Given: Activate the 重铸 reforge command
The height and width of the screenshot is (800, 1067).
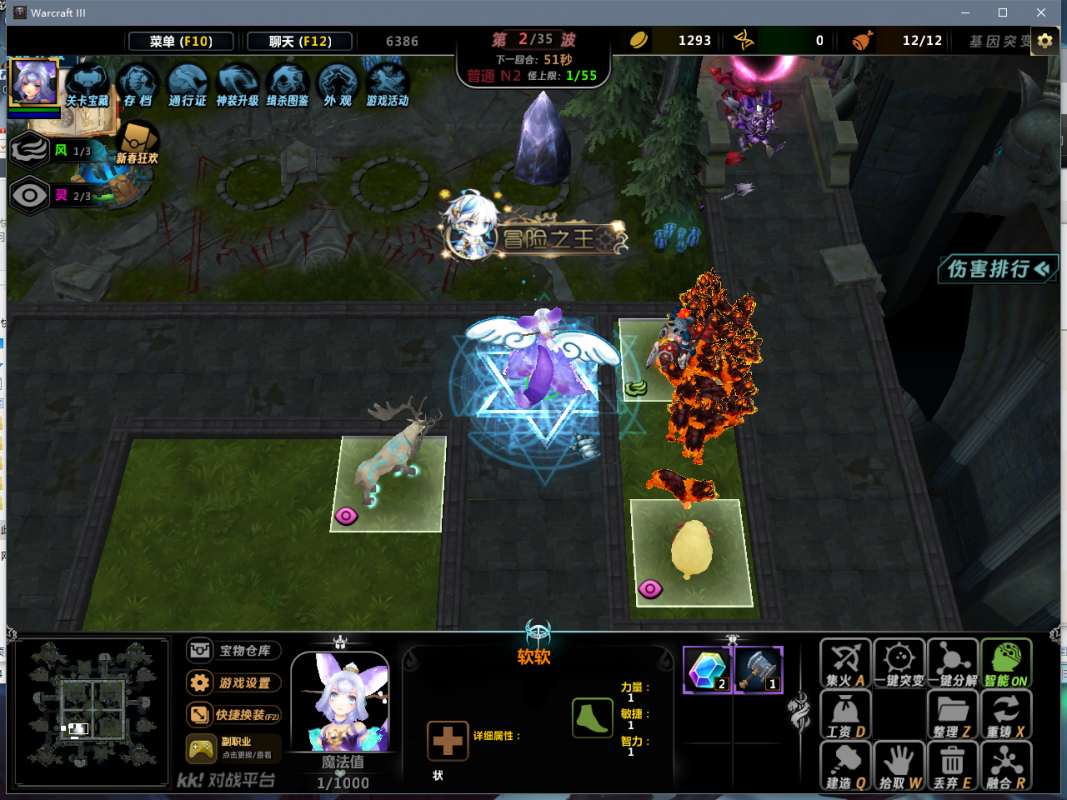Looking at the screenshot, I should coord(1005,715).
